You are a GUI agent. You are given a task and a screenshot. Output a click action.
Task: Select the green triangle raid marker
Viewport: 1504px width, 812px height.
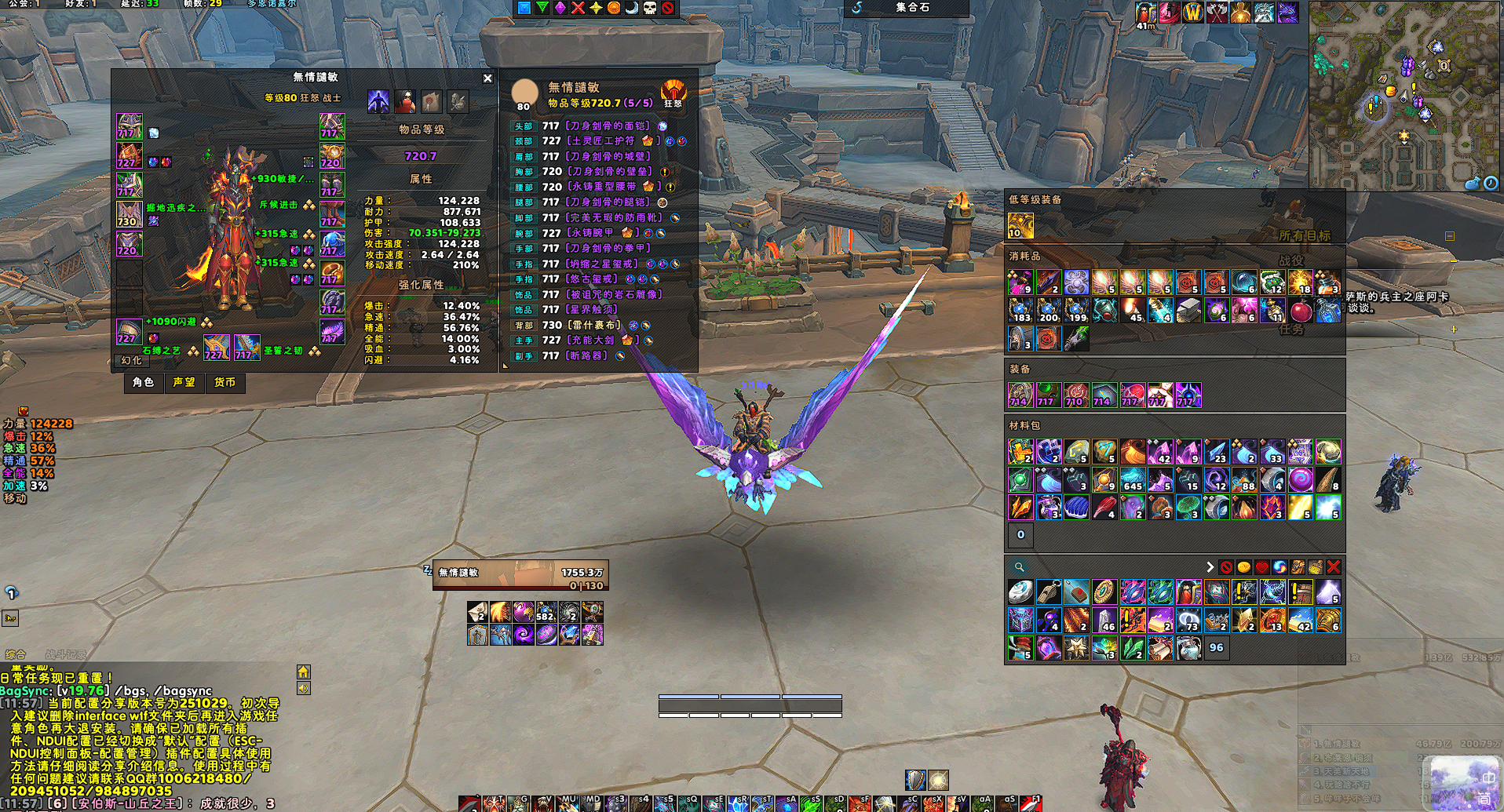click(542, 8)
